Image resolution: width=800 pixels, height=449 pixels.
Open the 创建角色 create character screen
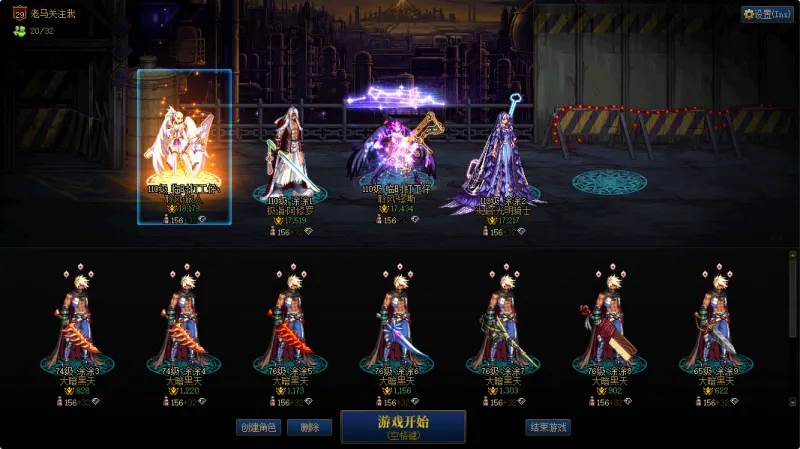click(x=257, y=427)
